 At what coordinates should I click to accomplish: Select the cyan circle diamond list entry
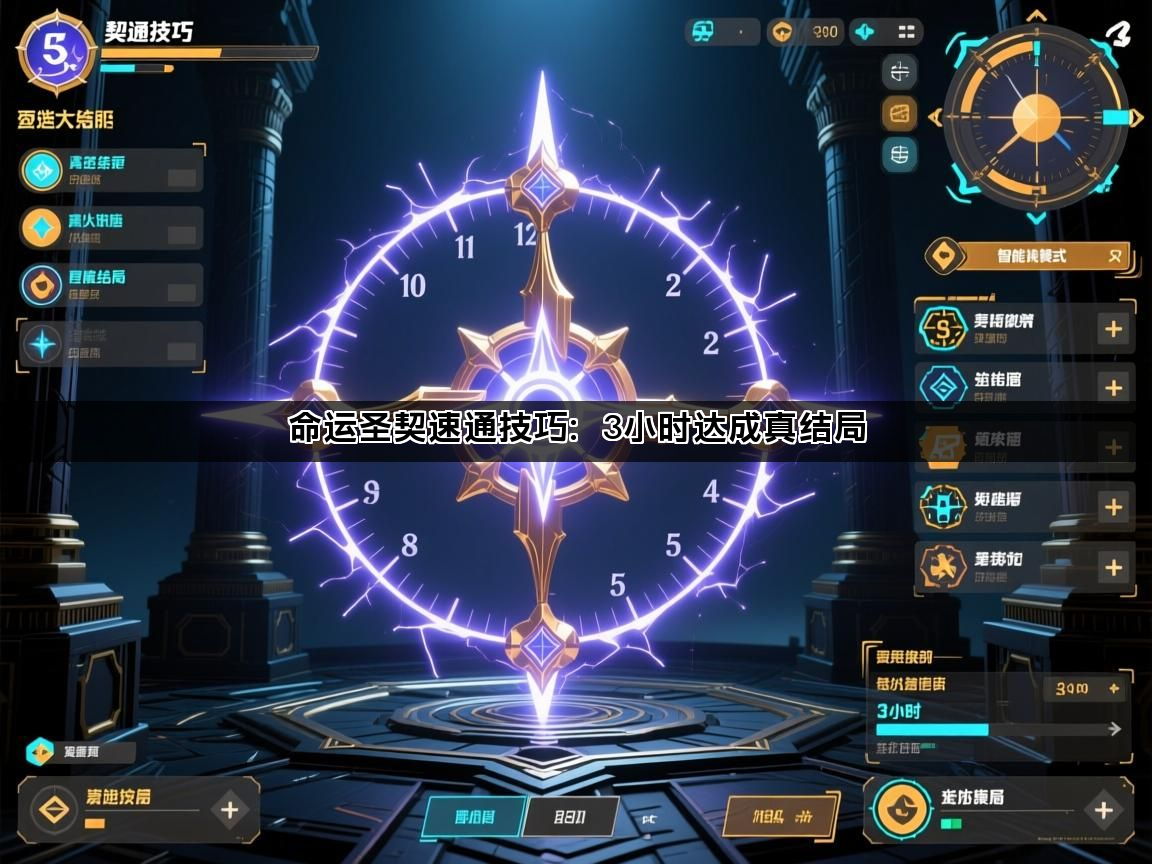(111, 170)
